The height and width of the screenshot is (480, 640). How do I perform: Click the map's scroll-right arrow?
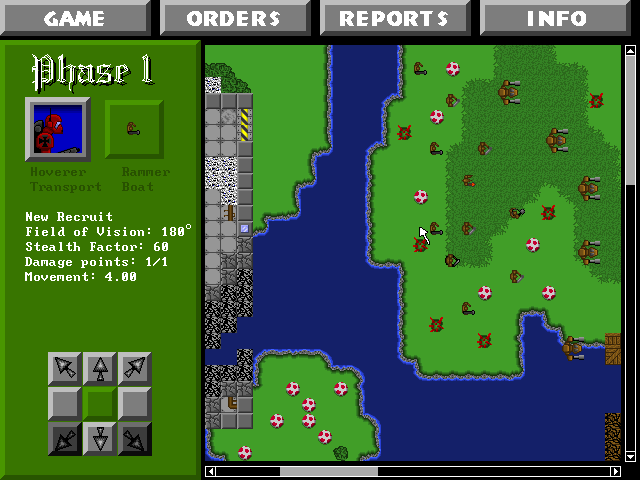[x=615, y=471]
